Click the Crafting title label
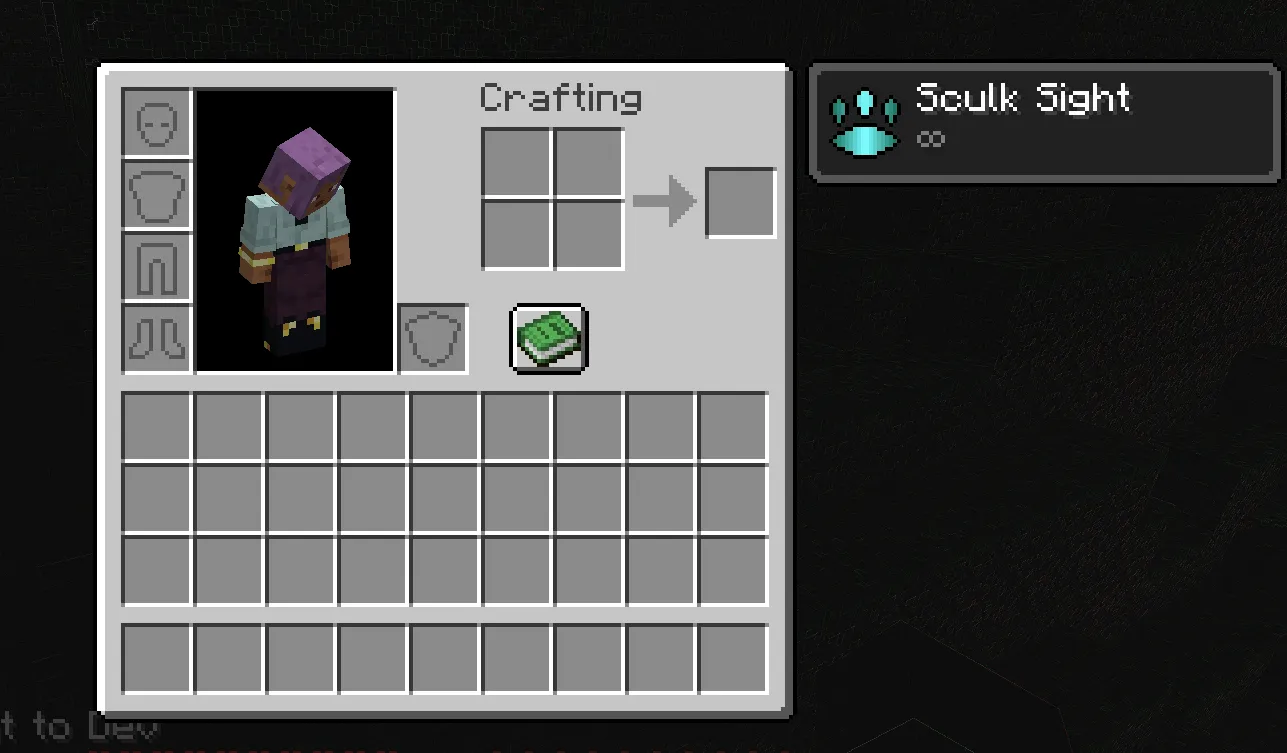 click(560, 97)
